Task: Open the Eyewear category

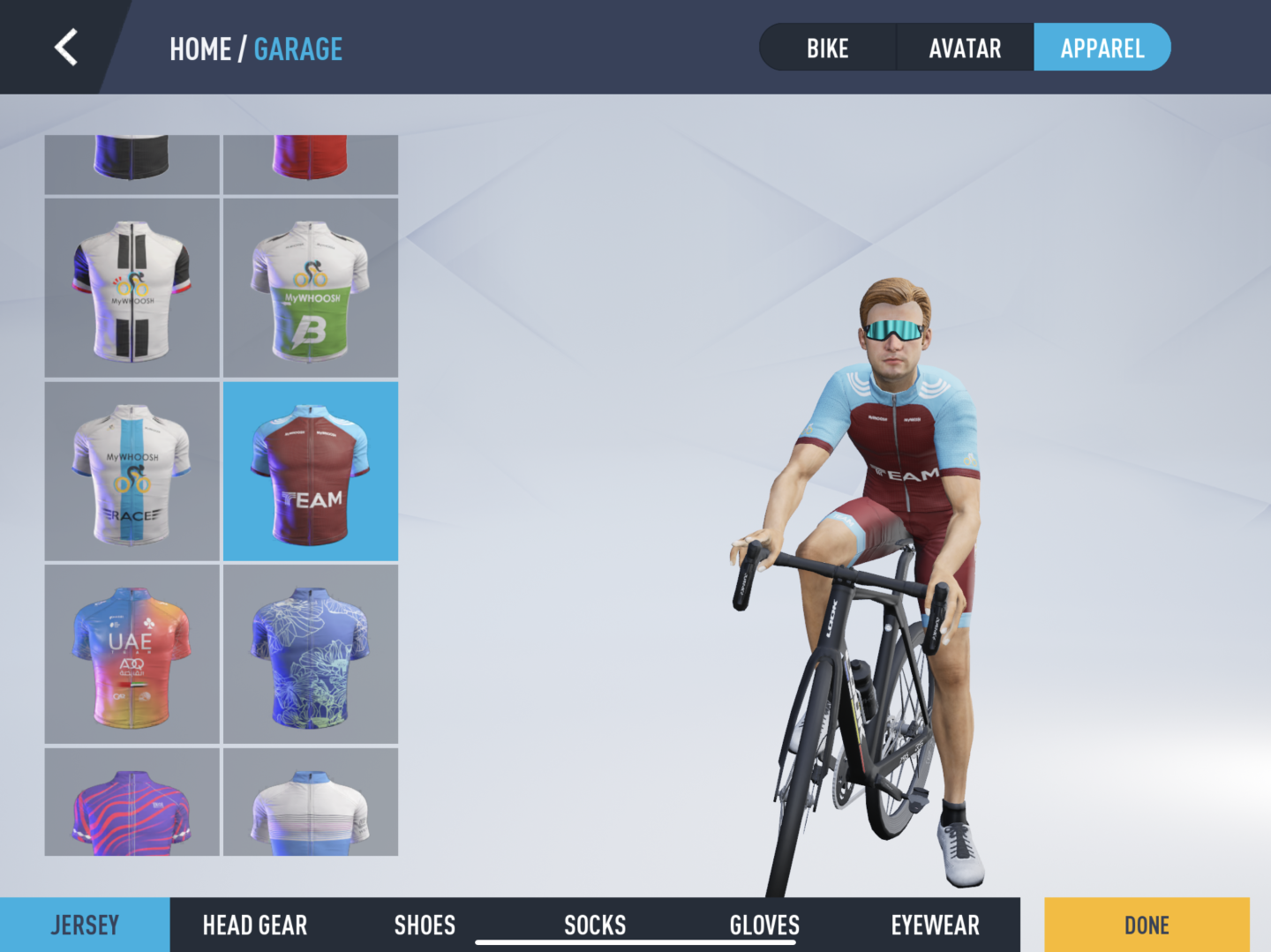Action: (935, 925)
